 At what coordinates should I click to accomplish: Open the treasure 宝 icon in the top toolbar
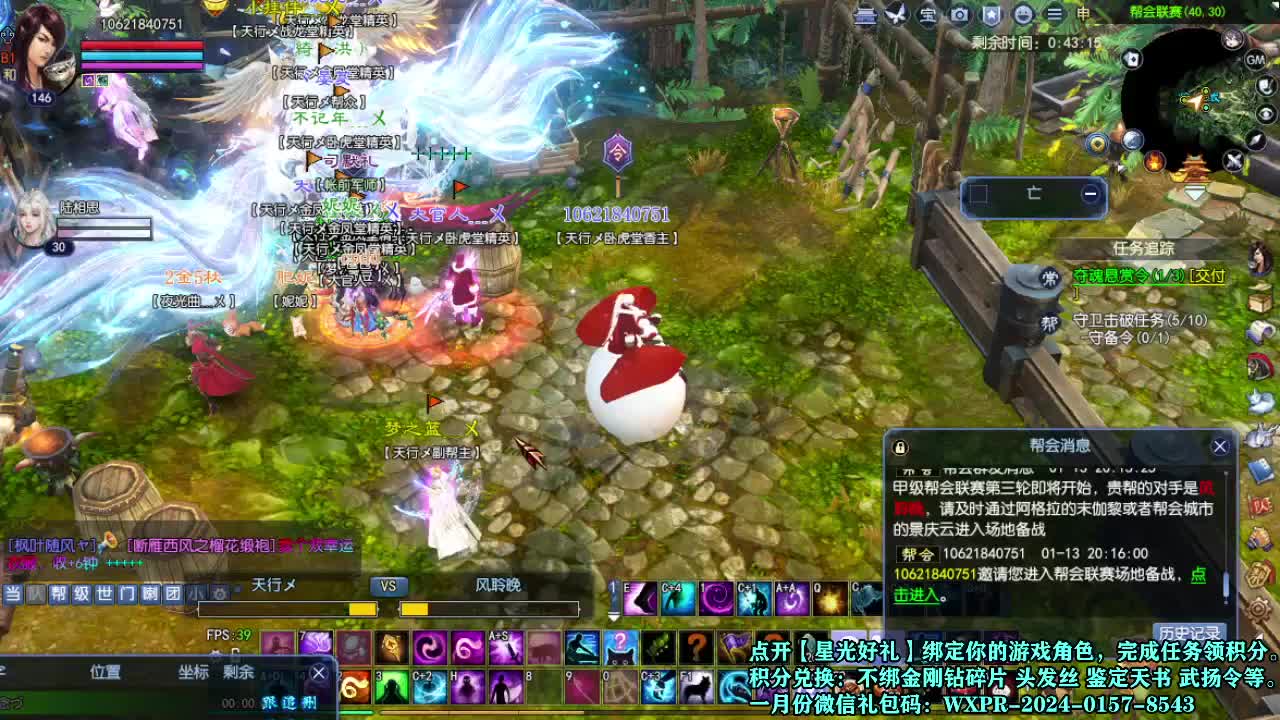point(927,15)
